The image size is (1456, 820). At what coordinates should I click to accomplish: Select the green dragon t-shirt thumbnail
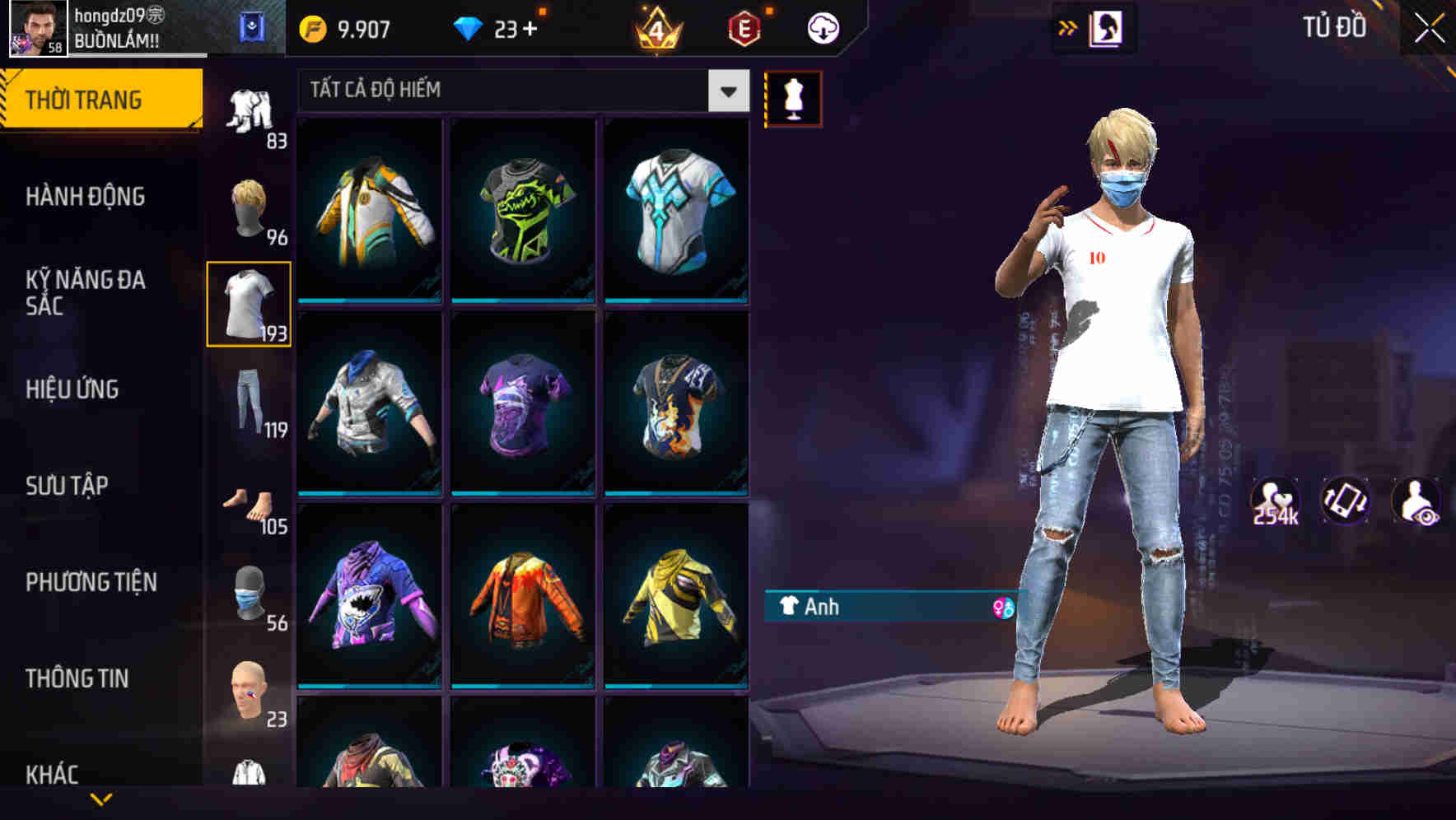522,209
